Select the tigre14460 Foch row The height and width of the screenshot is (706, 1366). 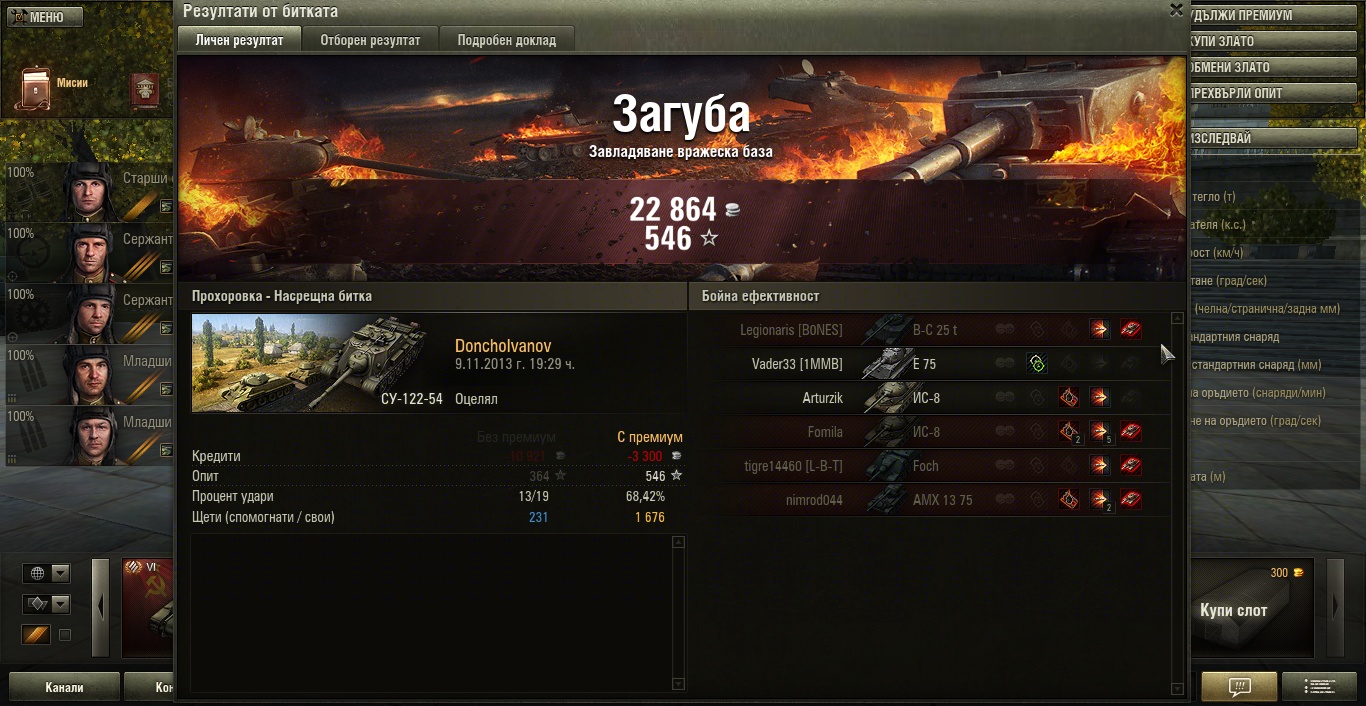(930, 466)
